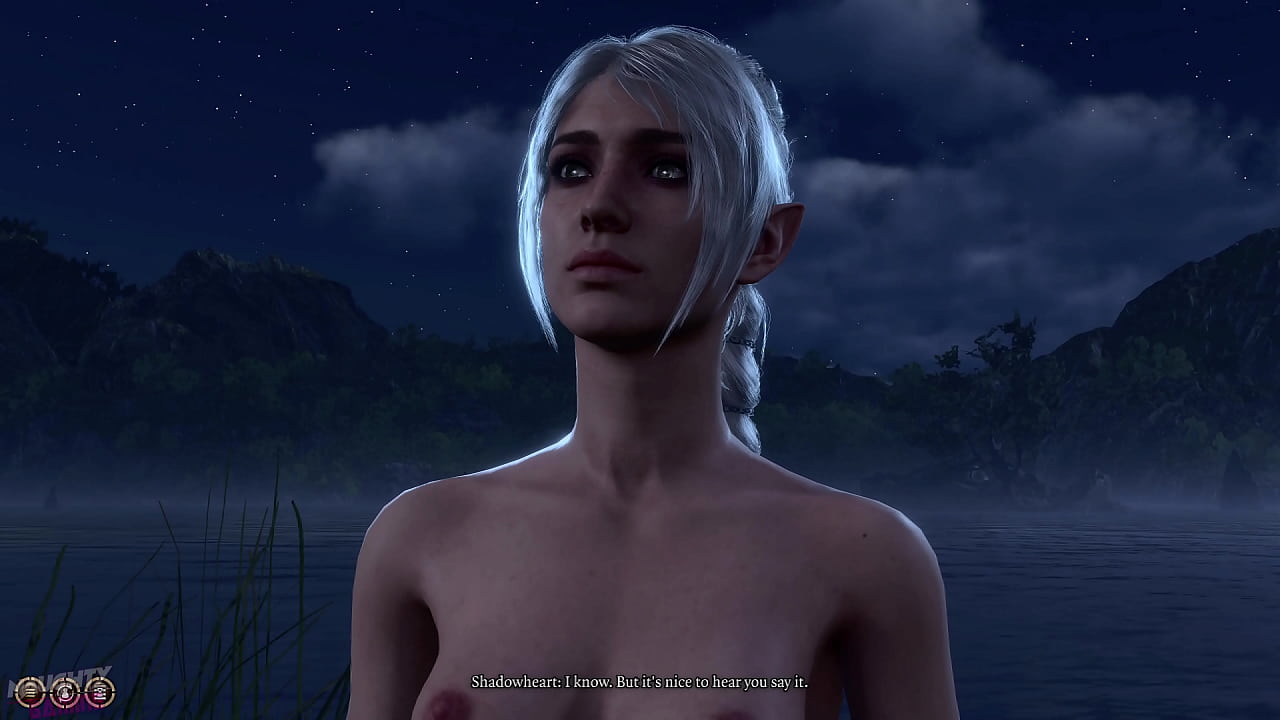Select the rightmost round dialogue options button
The width and height of the screenshot is (1280, 720).
pyautogui.click(x=99, y=690)
